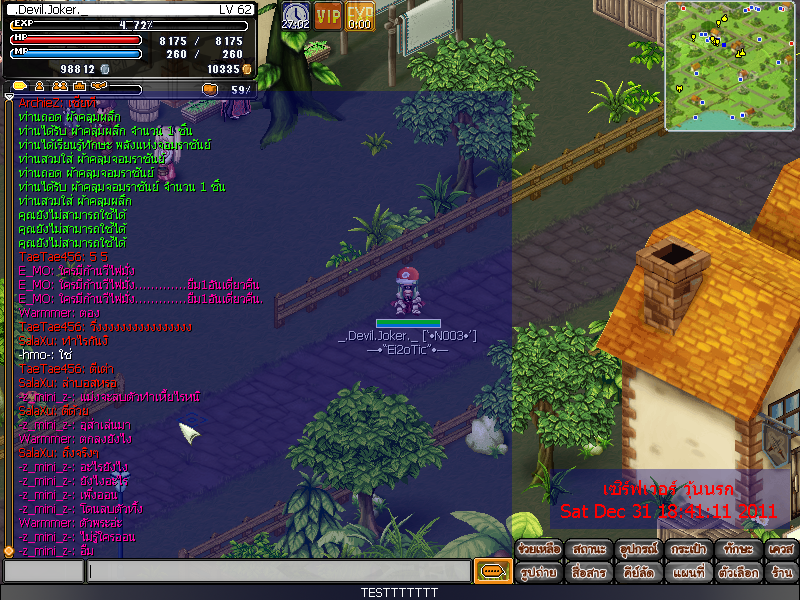Open the ทักษะ (Skills) window
The height and width of the screenshot is (600, 800).
click(x=737, y=549)
